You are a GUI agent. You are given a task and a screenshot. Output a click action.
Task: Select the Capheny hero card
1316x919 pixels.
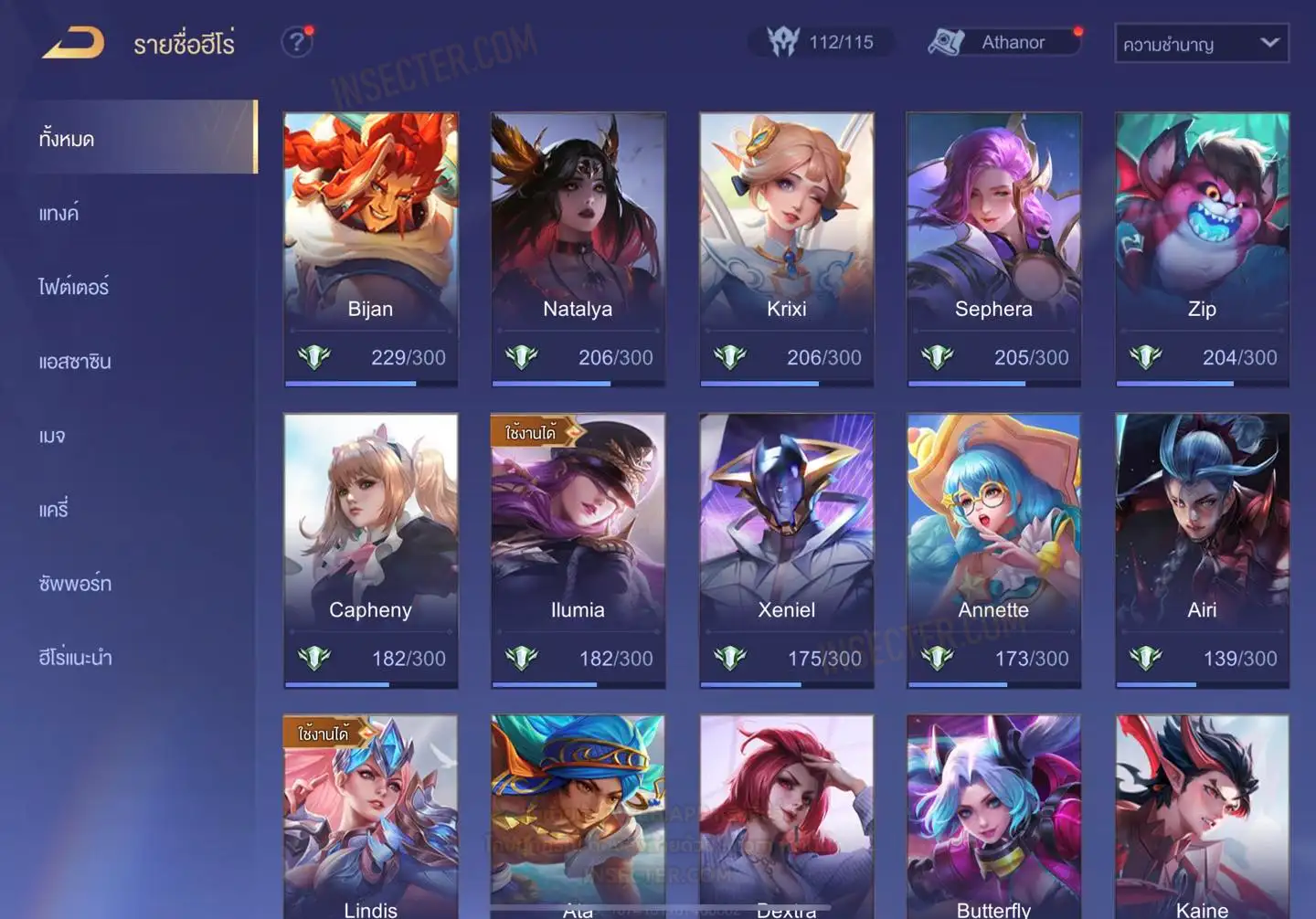coord(370,548)
